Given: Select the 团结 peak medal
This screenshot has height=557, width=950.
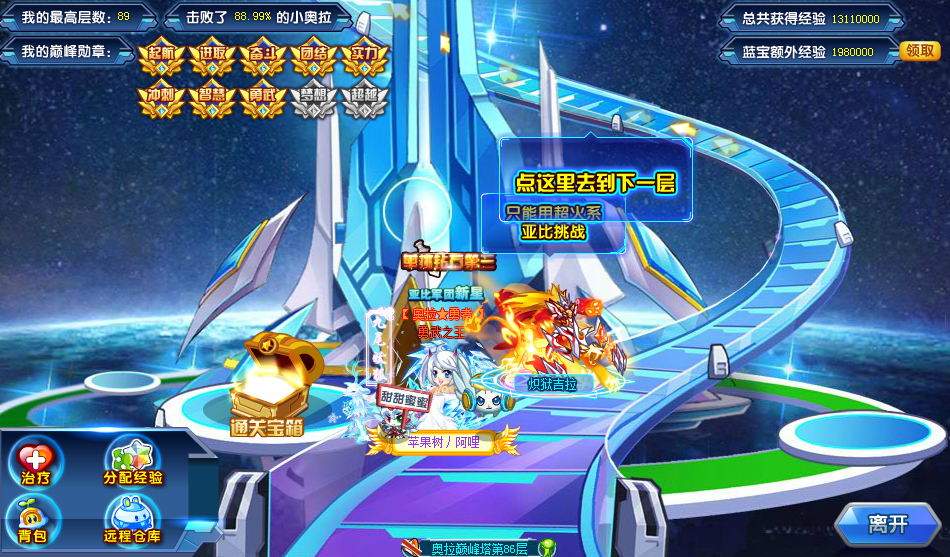Looking at the screenshot, I should [x=313, y=57].
